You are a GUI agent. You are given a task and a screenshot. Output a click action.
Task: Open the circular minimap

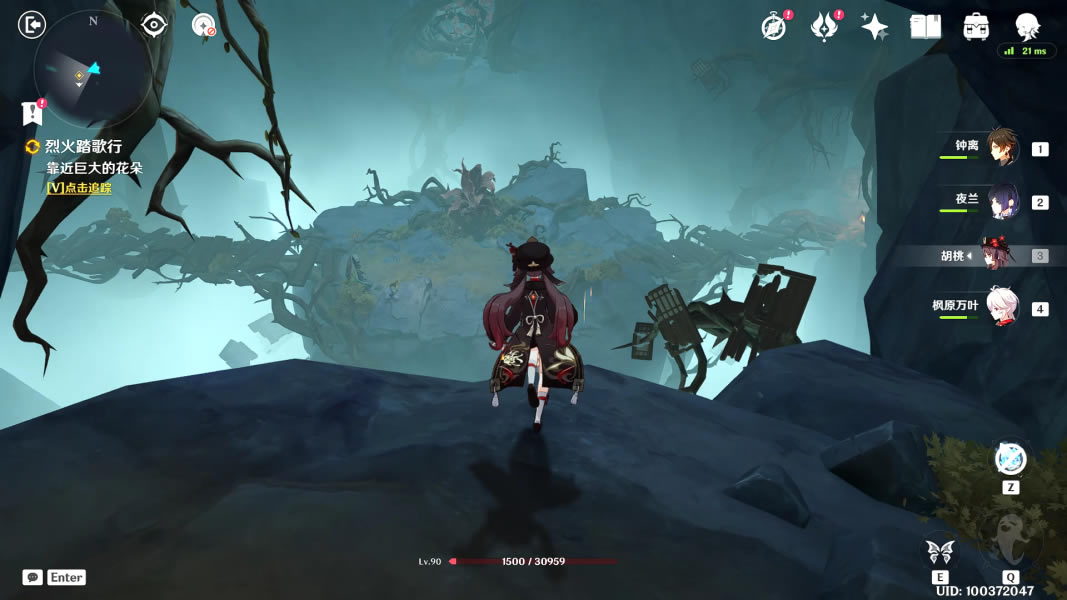click(x=91, y=71)
